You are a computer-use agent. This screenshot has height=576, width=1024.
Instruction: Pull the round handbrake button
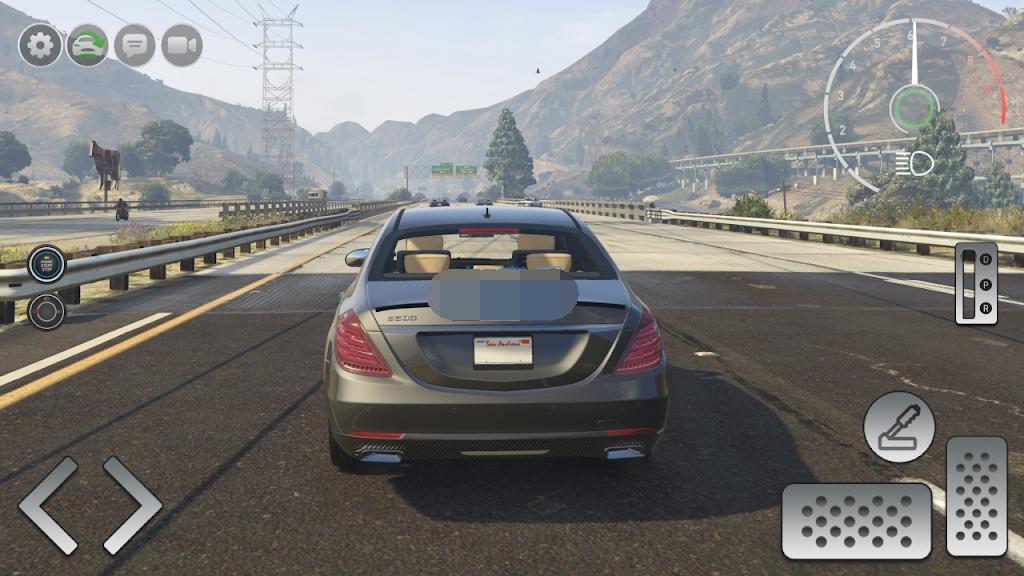pos(899,427)
